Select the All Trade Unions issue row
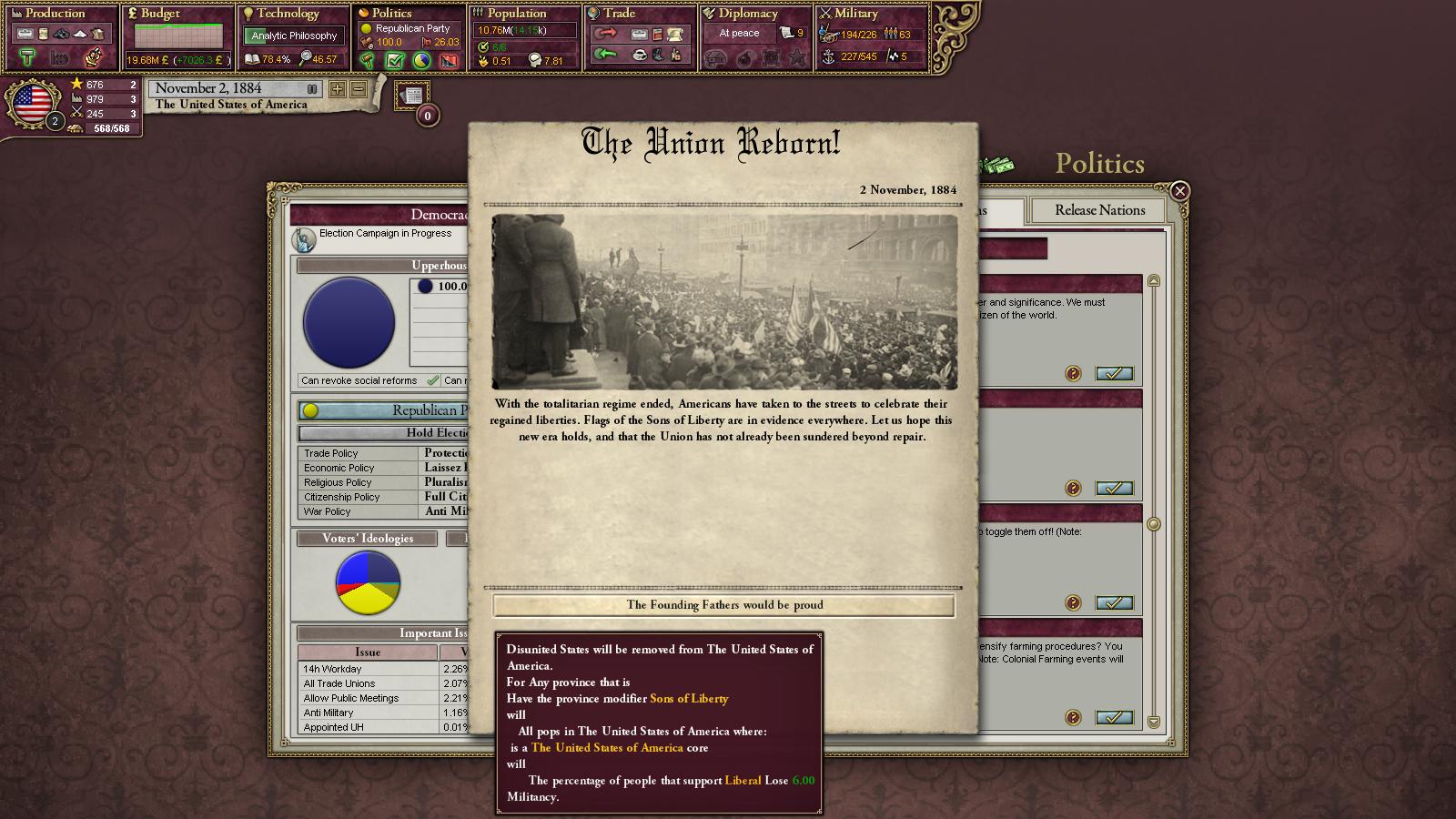Image resolution: width=1456 pixels, height=819 pixels. click(368, 683)
